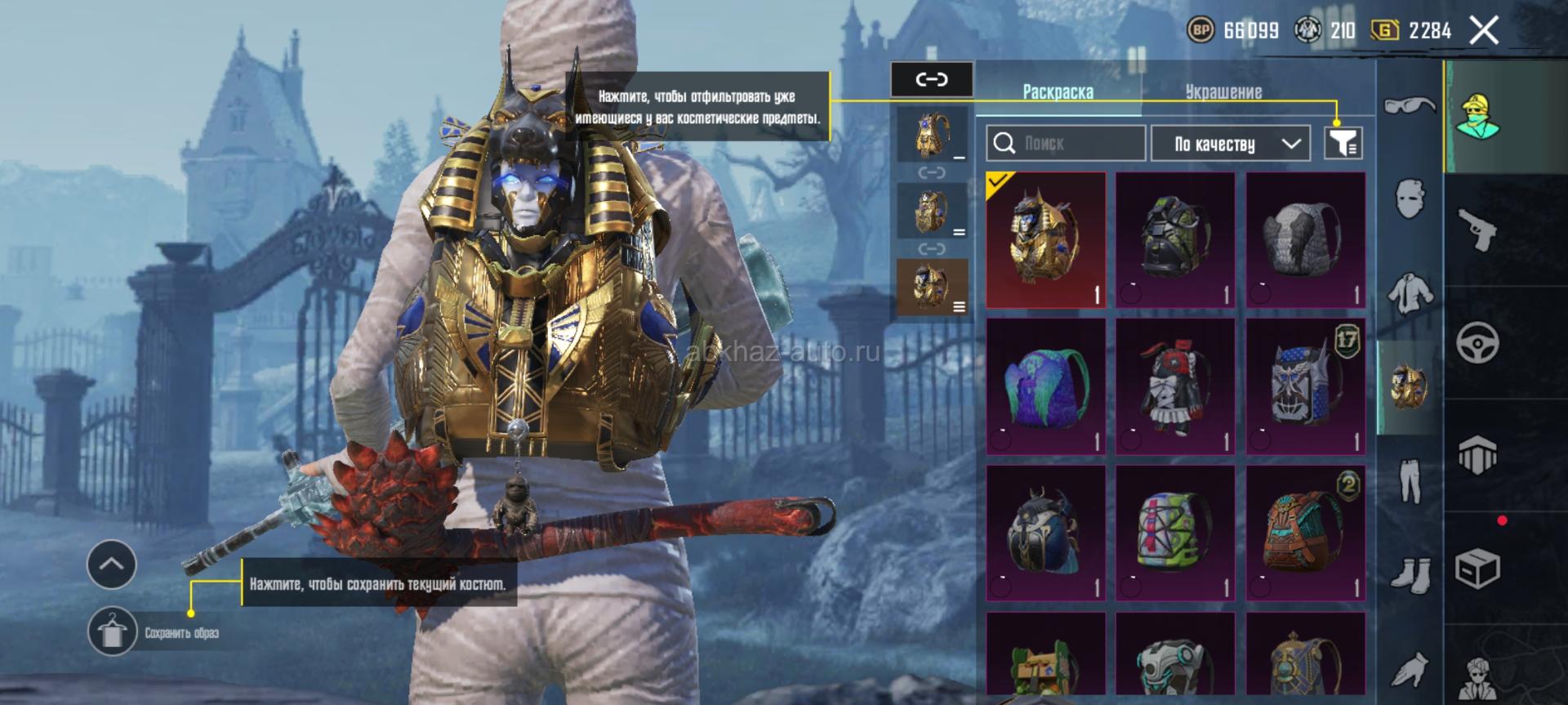Click the Поиск search field
The height and width of the screenshot is (705, 1568).
pyautogui.click(x=1065, y=144)
